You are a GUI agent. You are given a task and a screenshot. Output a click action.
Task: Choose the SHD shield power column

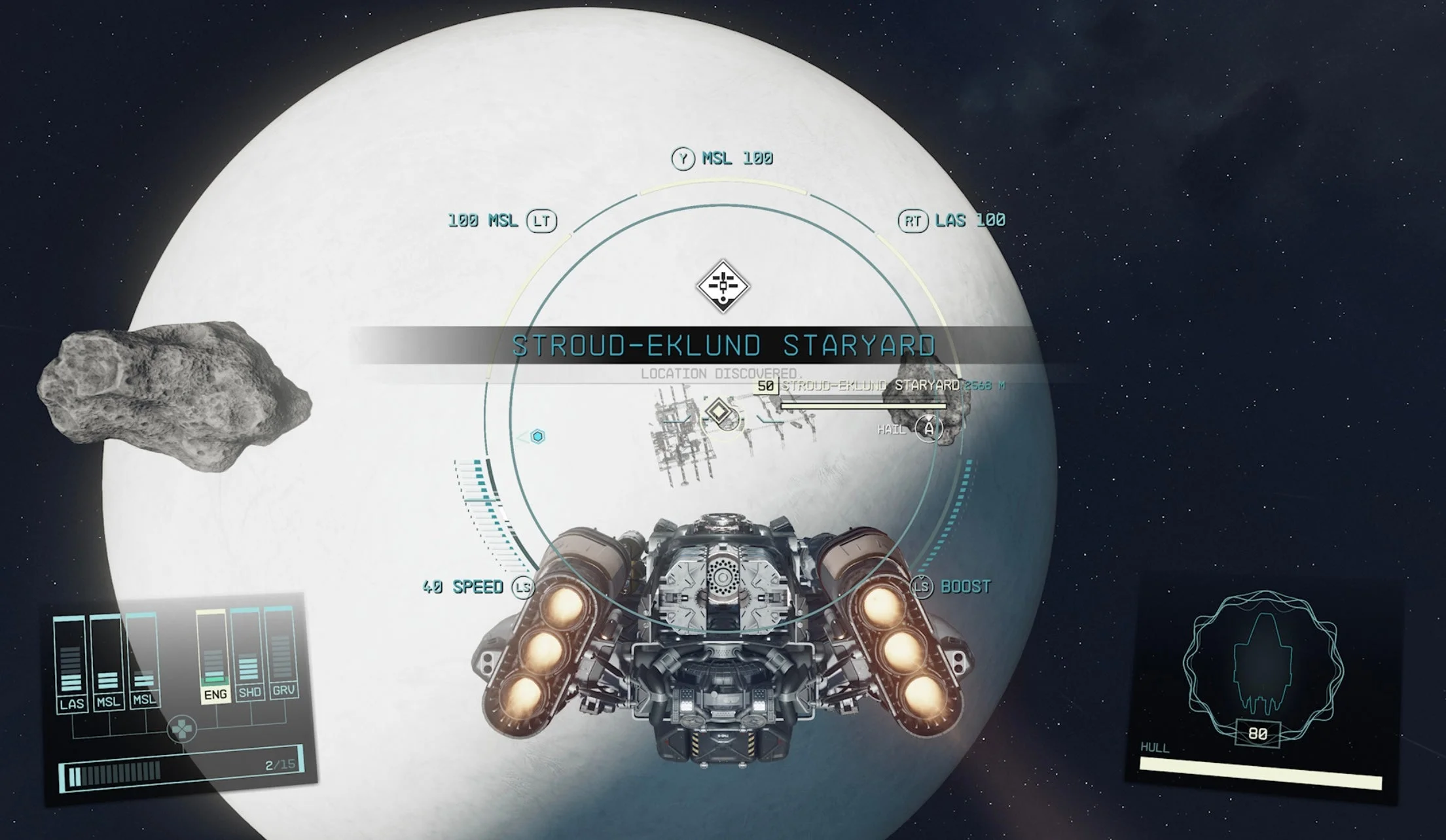[x=248, y=652]
